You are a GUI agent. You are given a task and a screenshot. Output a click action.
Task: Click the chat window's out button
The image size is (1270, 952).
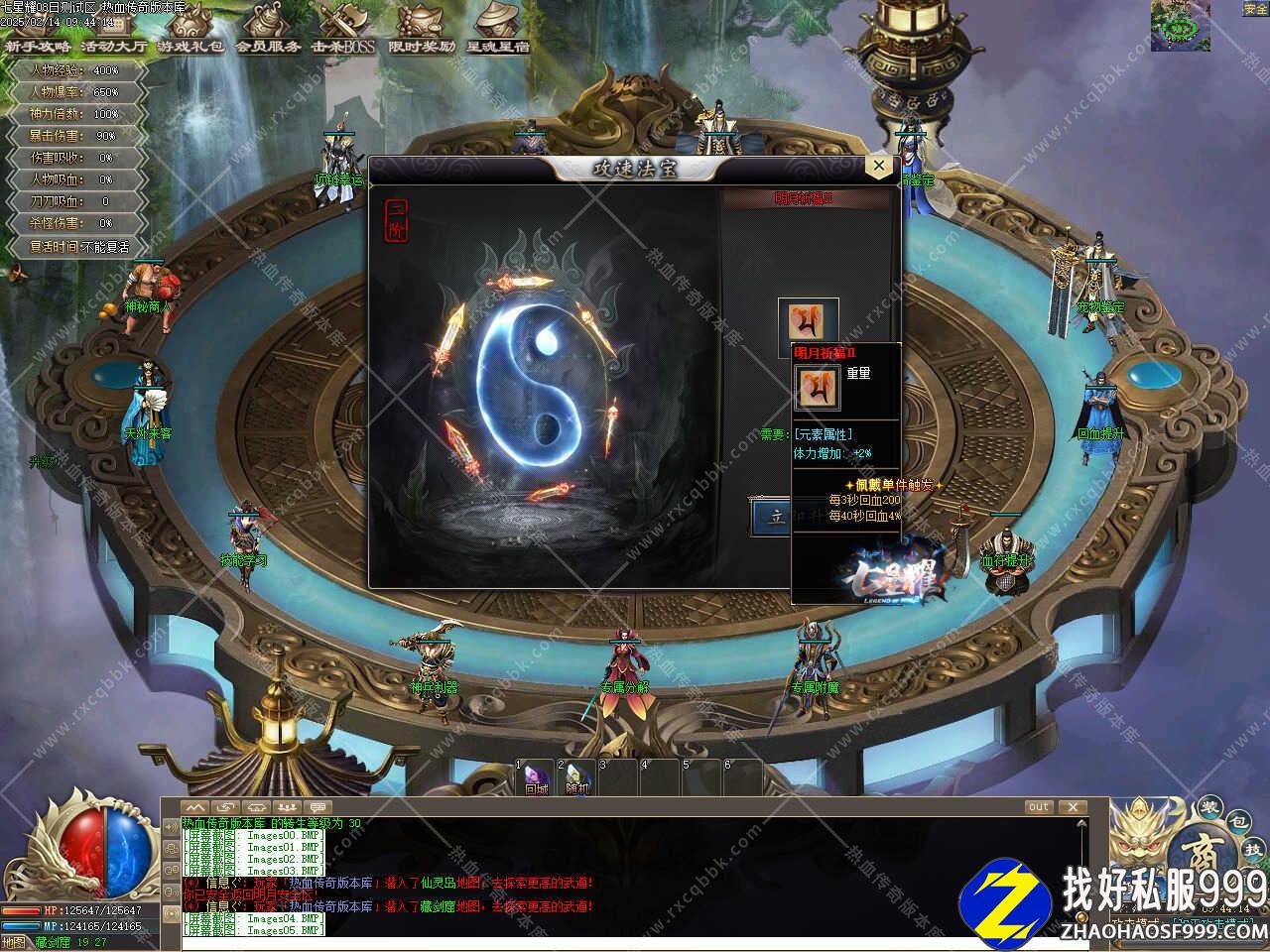(1039, 807)
